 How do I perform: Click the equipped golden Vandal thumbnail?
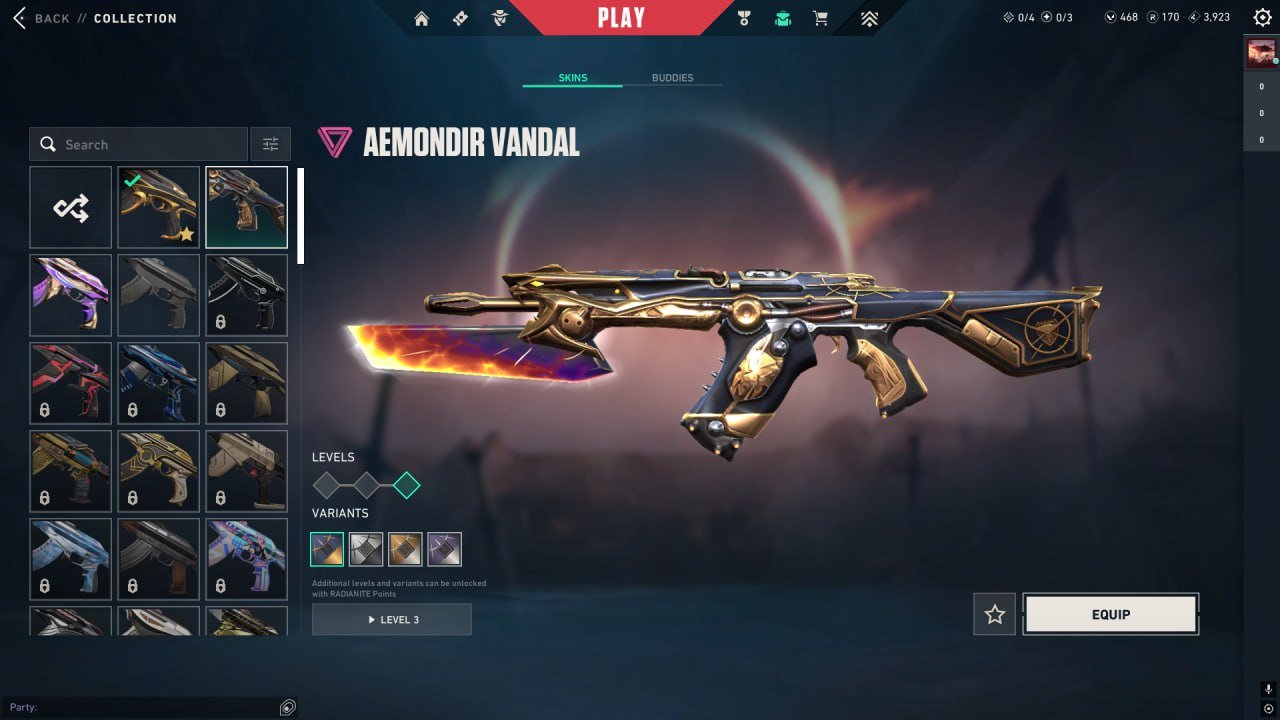(x=158, y=207)
